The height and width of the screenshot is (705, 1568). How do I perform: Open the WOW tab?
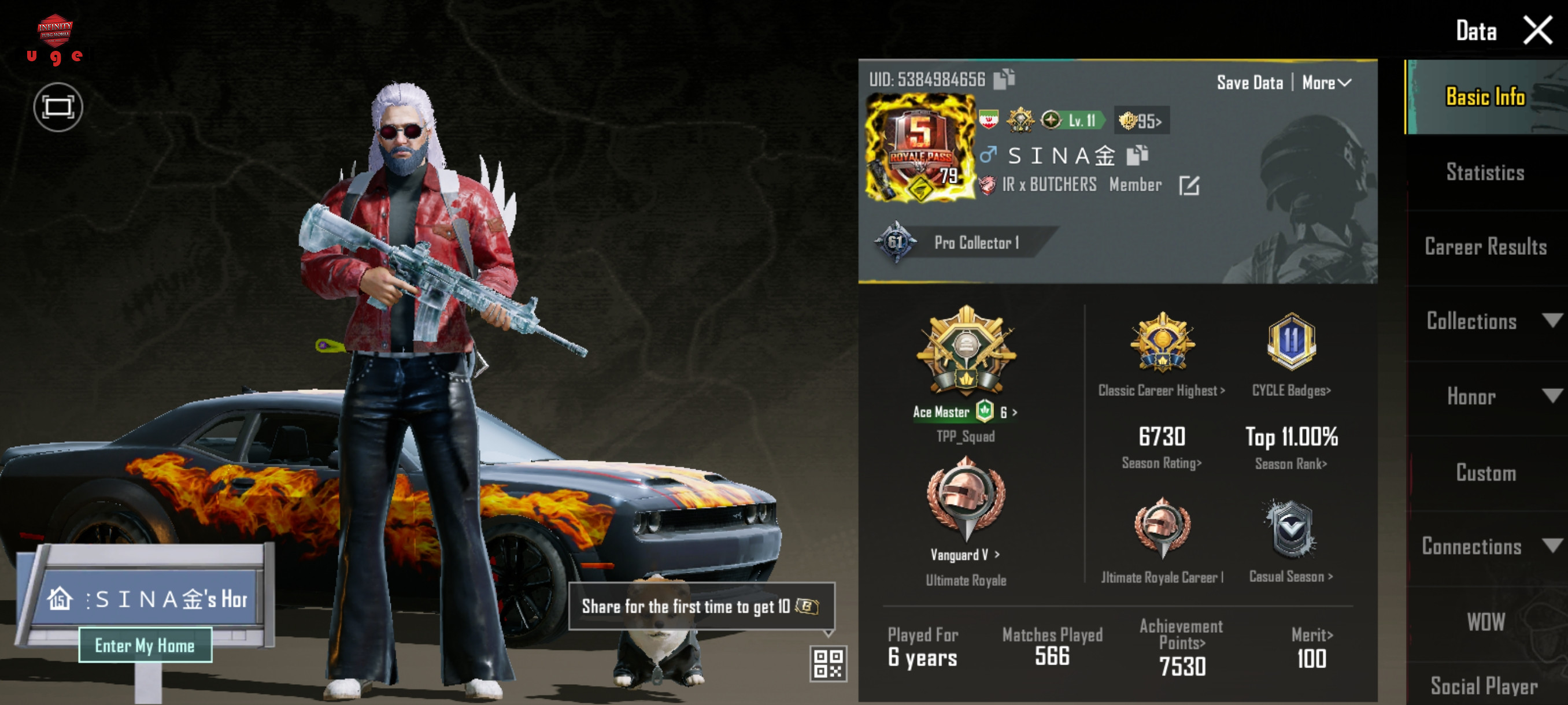tap(1485, 622)
